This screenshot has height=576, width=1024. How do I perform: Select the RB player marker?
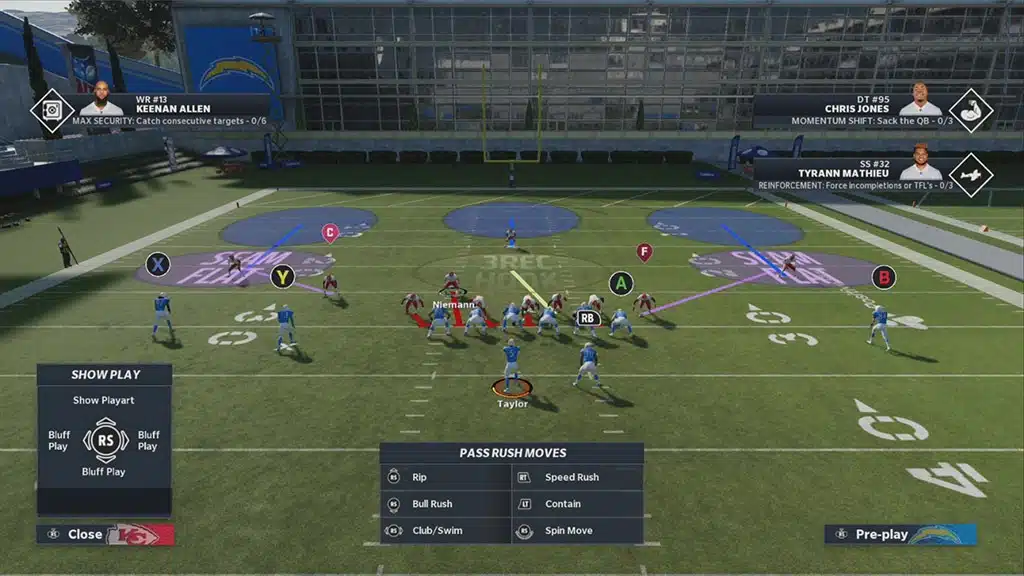click(588, 318)
